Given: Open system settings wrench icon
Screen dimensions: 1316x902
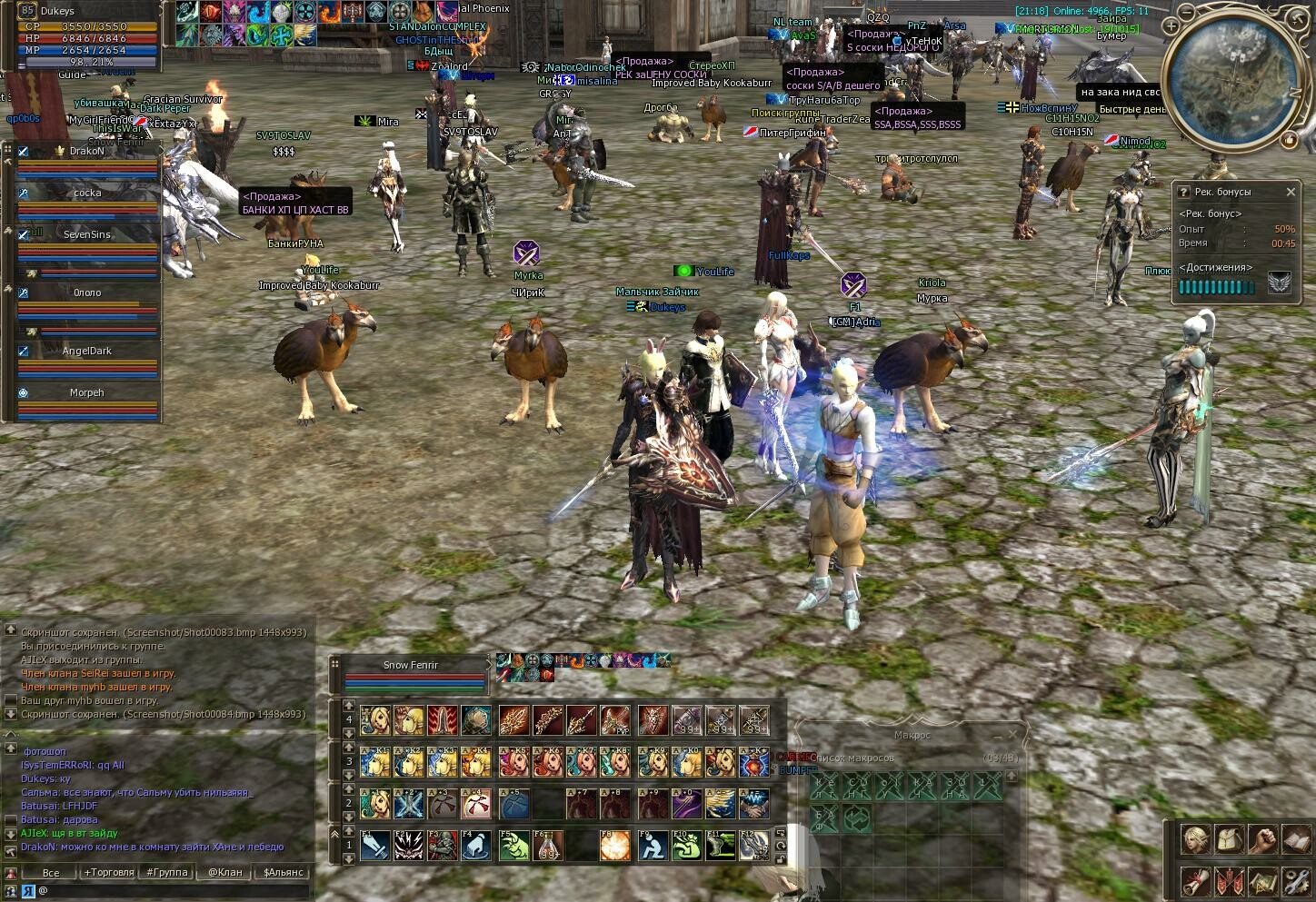Looking at the screenshot, I should coord(1295,880).
